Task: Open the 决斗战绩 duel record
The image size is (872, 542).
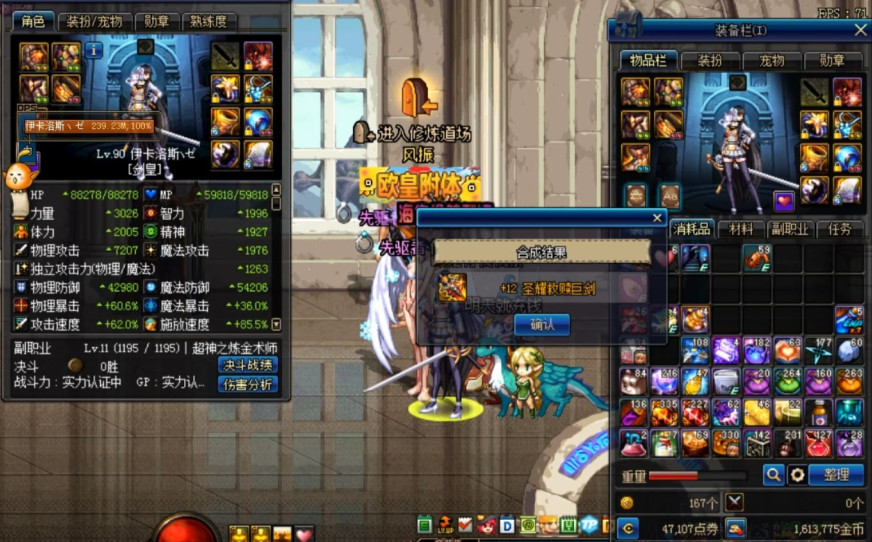Action: 247,365
